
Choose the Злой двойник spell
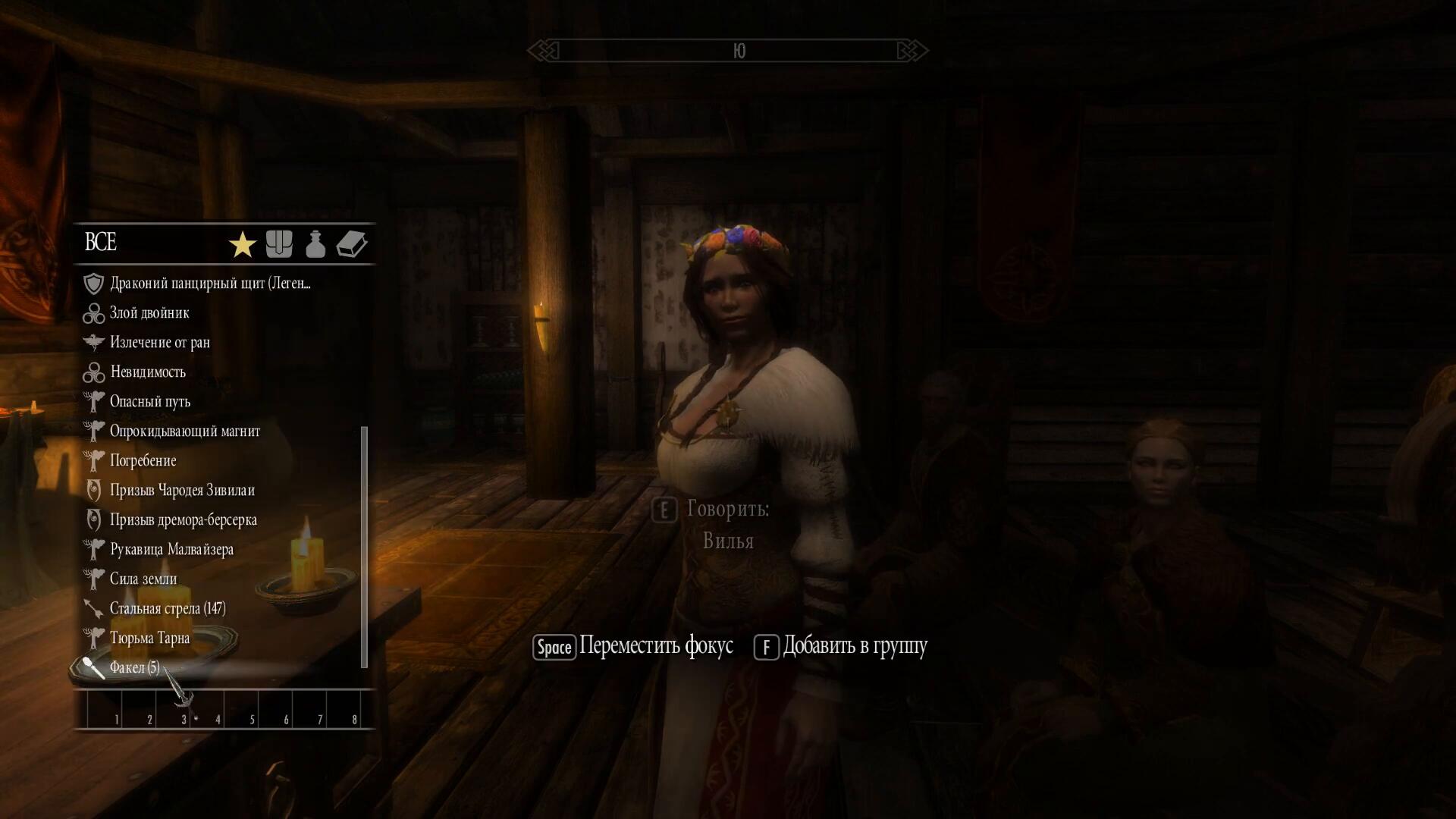[149, 313]
